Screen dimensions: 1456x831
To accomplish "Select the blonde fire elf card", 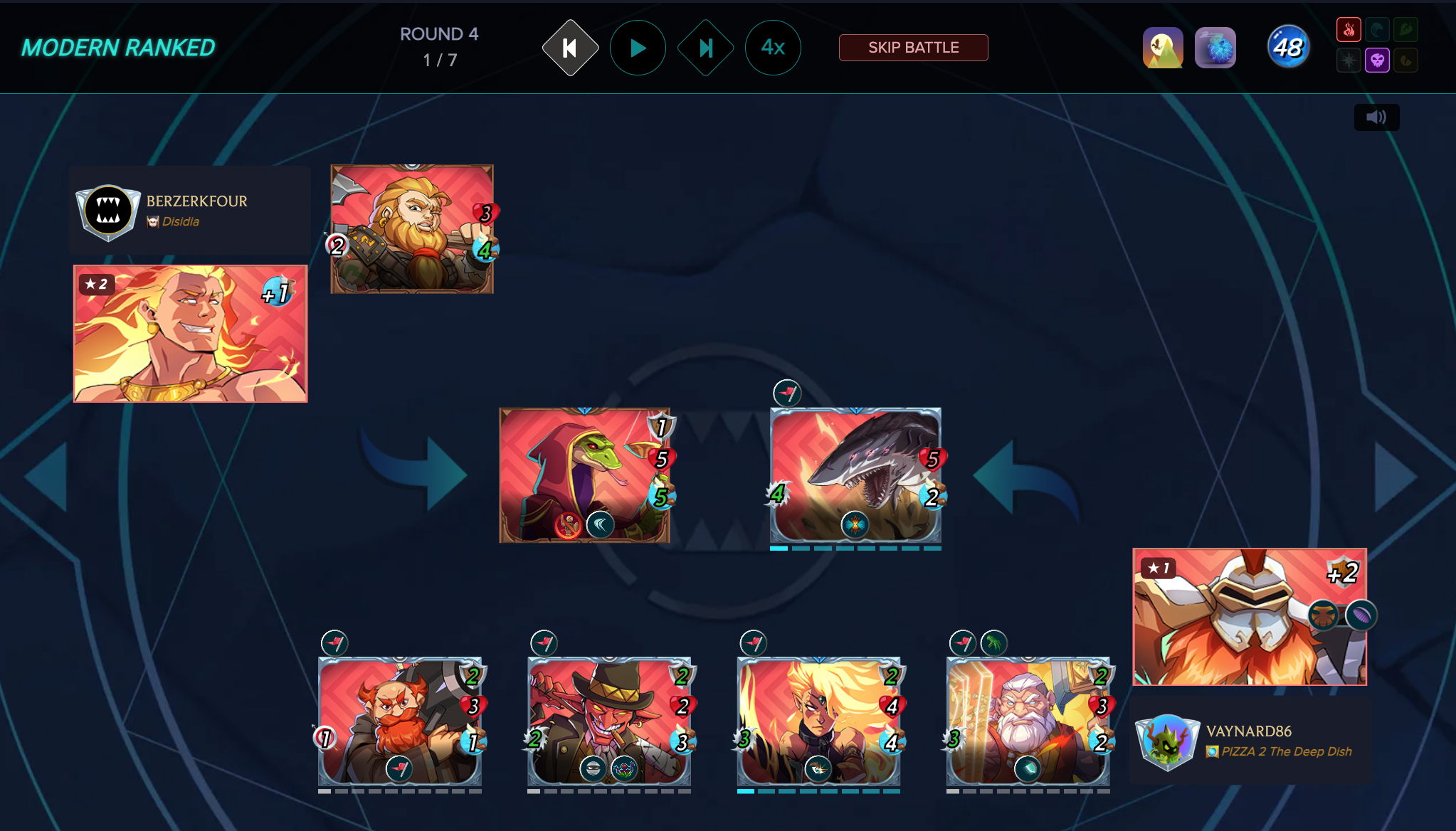I will (x=818, y=721).
